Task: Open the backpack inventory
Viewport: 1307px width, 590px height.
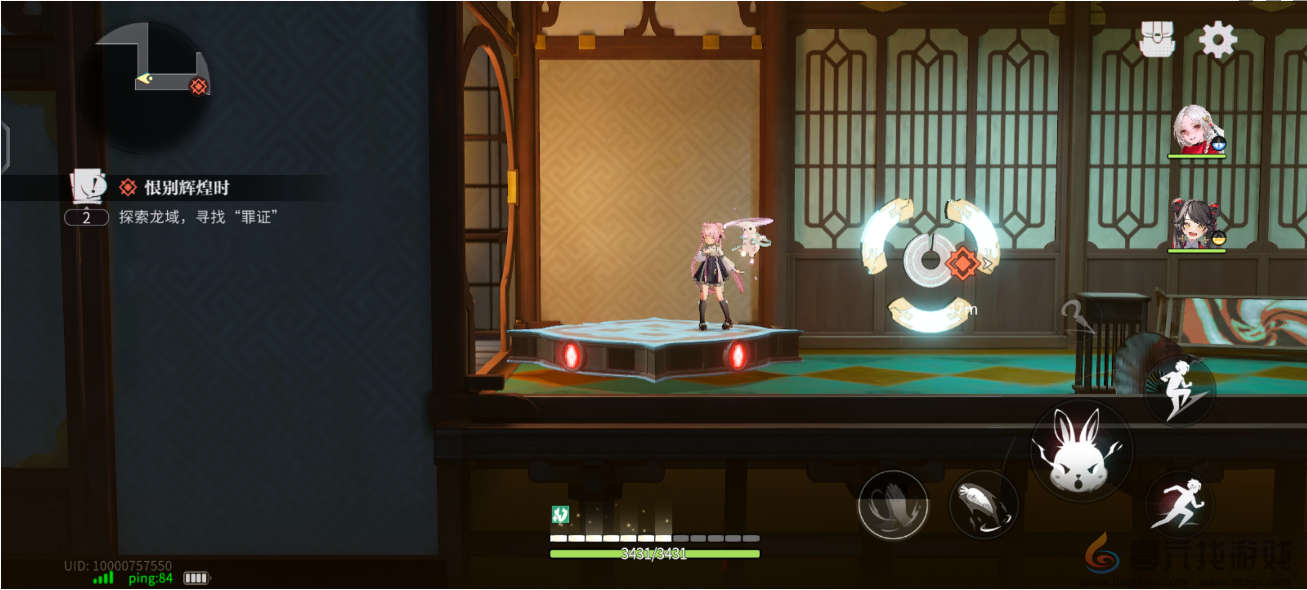Action: coord(1157,40)
